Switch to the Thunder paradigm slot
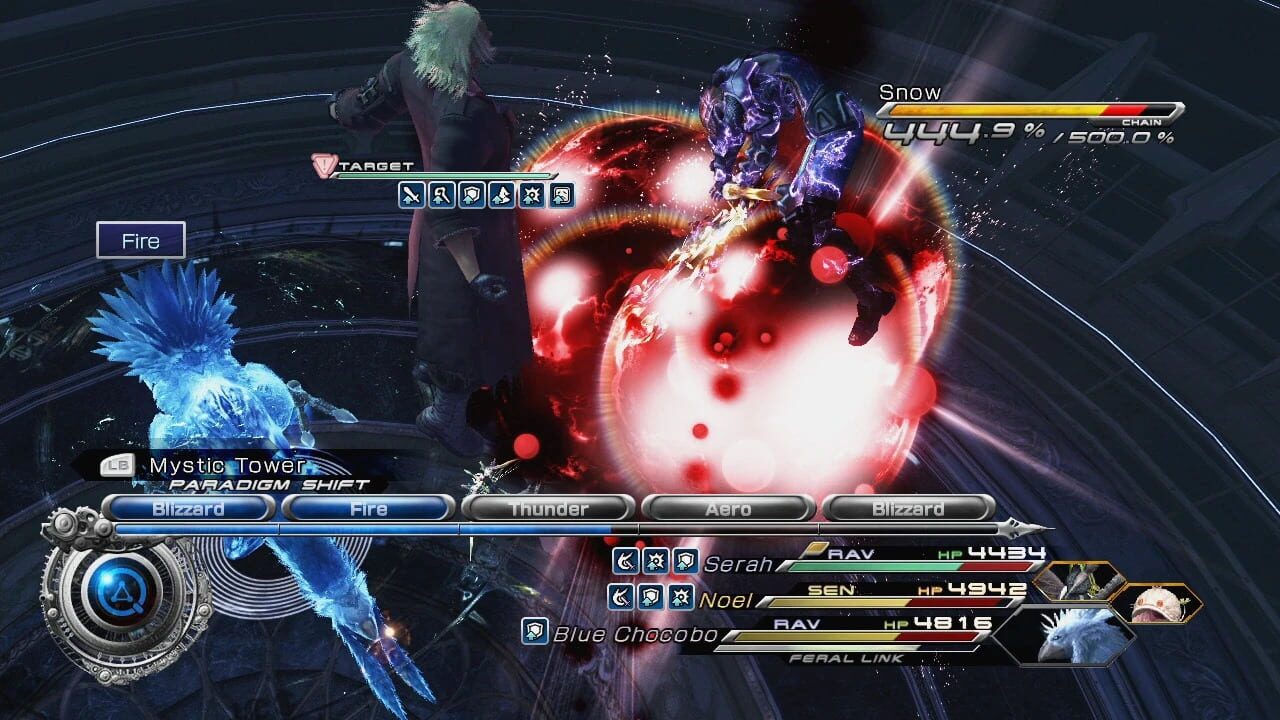Viewport: 1280px width, 720px height. point(548,509)
